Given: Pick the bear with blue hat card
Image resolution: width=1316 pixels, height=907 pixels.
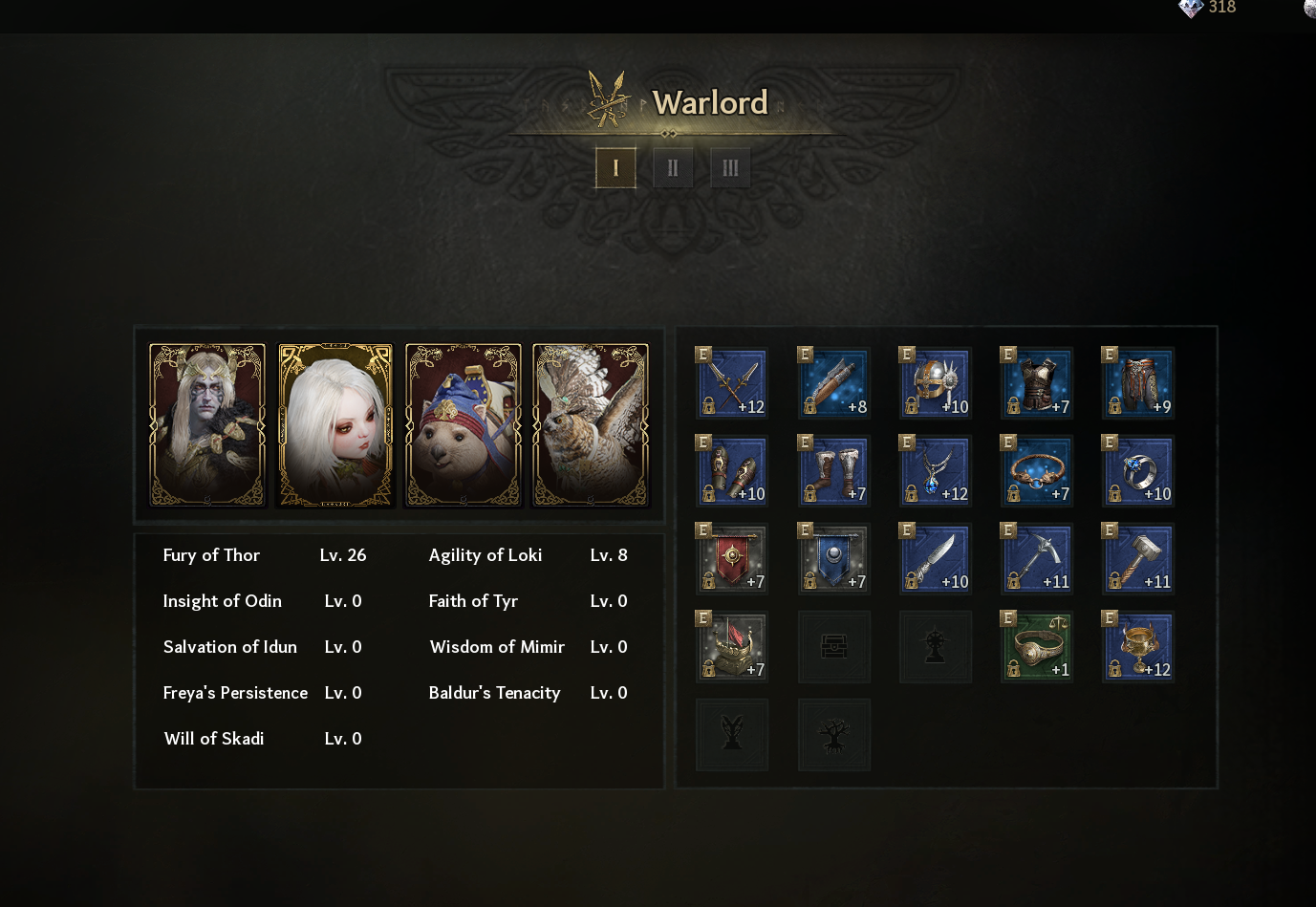Looking at the screenshot, I should 464,425.
